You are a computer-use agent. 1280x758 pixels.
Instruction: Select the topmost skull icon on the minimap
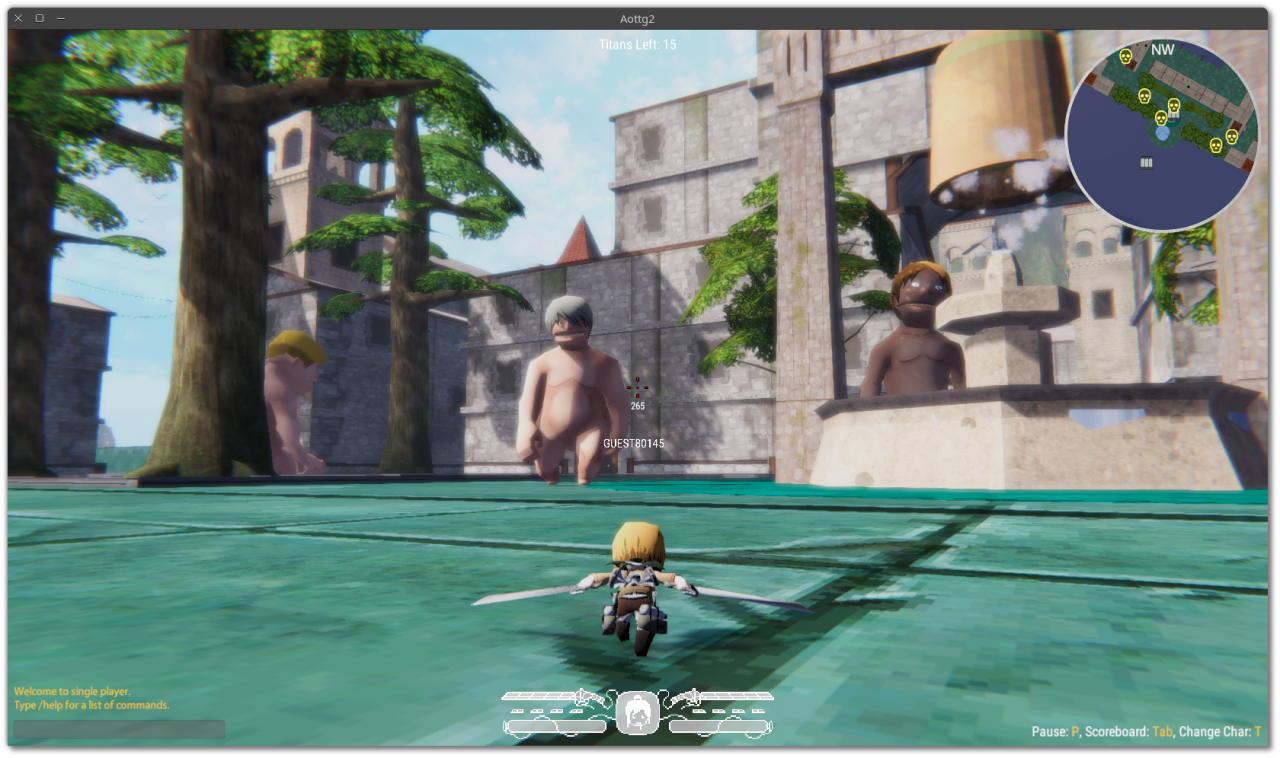click(1125, 57)
